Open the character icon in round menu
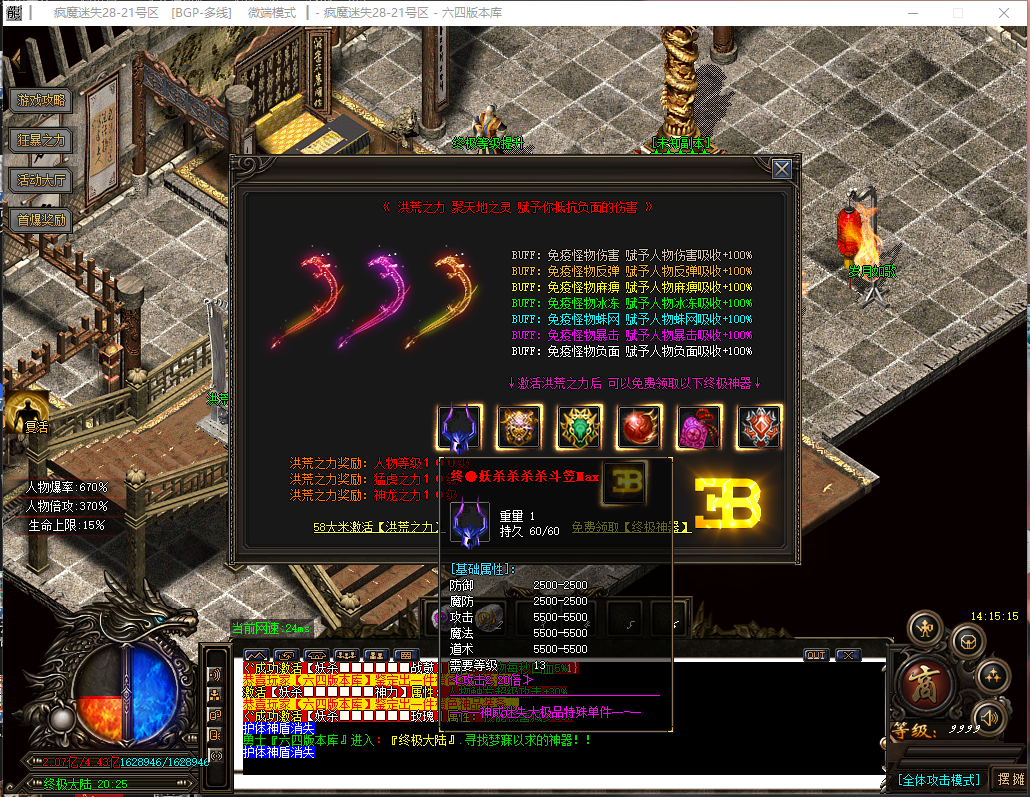The width and height of the screenshot is (1030, 797). pyautogui.click(x=926, y=629)
